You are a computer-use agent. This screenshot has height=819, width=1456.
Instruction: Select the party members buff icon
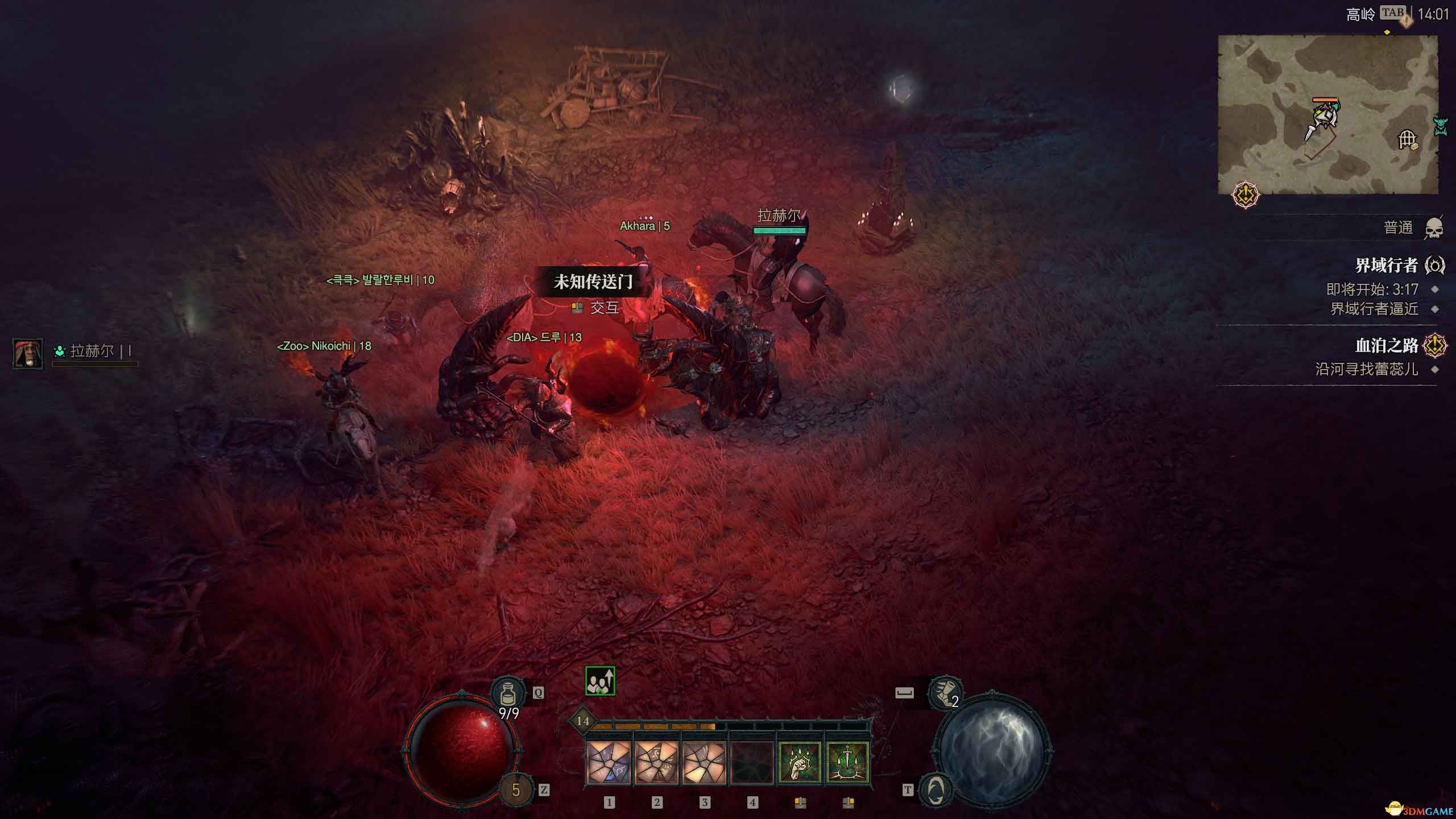pos(600,681)
